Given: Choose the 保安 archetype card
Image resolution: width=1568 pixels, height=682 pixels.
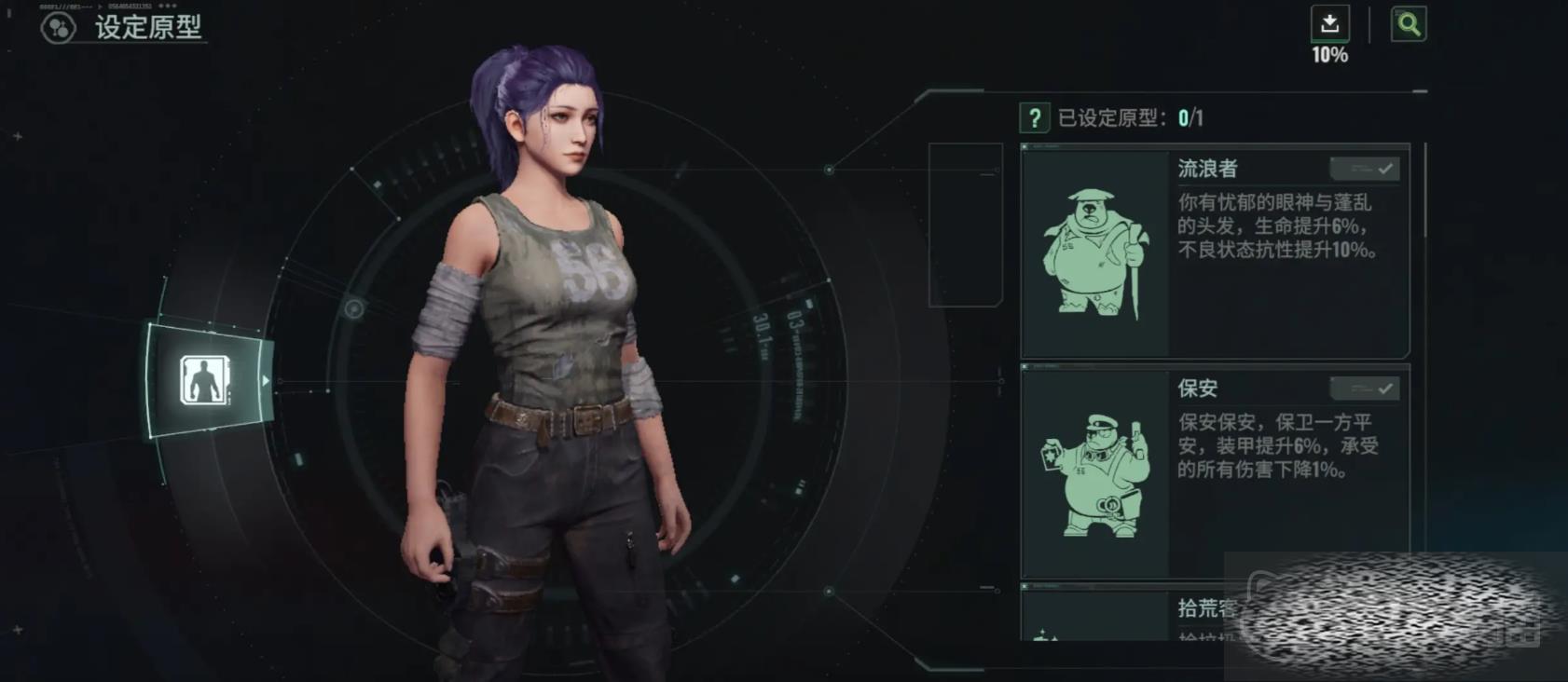Looking at the screenshot, I should pyautogui.click(x=1214, y=471).
